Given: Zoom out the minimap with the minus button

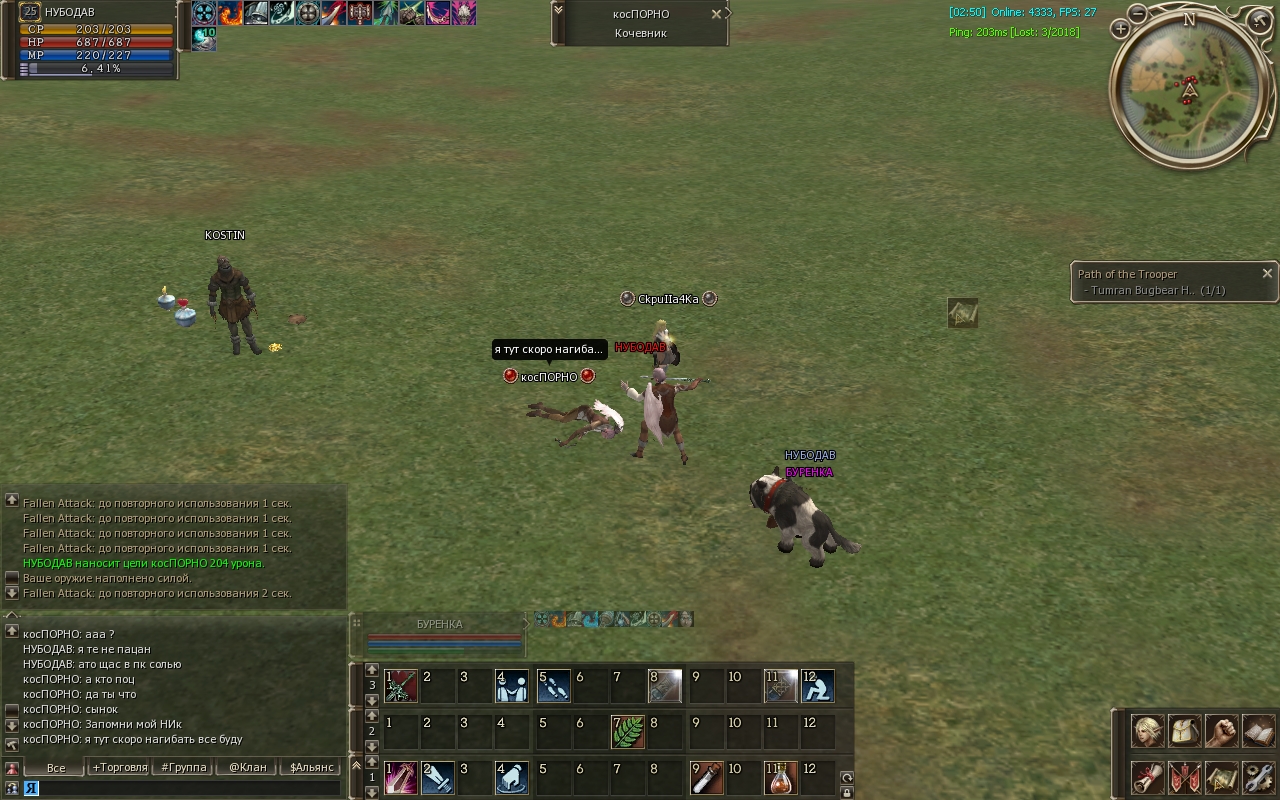Looking at the screenshot, I should 1138,13.
